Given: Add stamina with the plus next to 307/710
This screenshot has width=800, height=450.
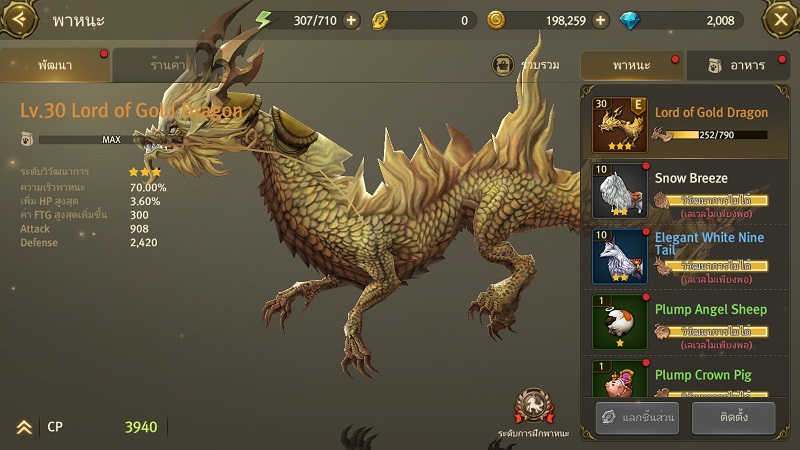Looking at the screenshot, I should [x=350, y=20].
